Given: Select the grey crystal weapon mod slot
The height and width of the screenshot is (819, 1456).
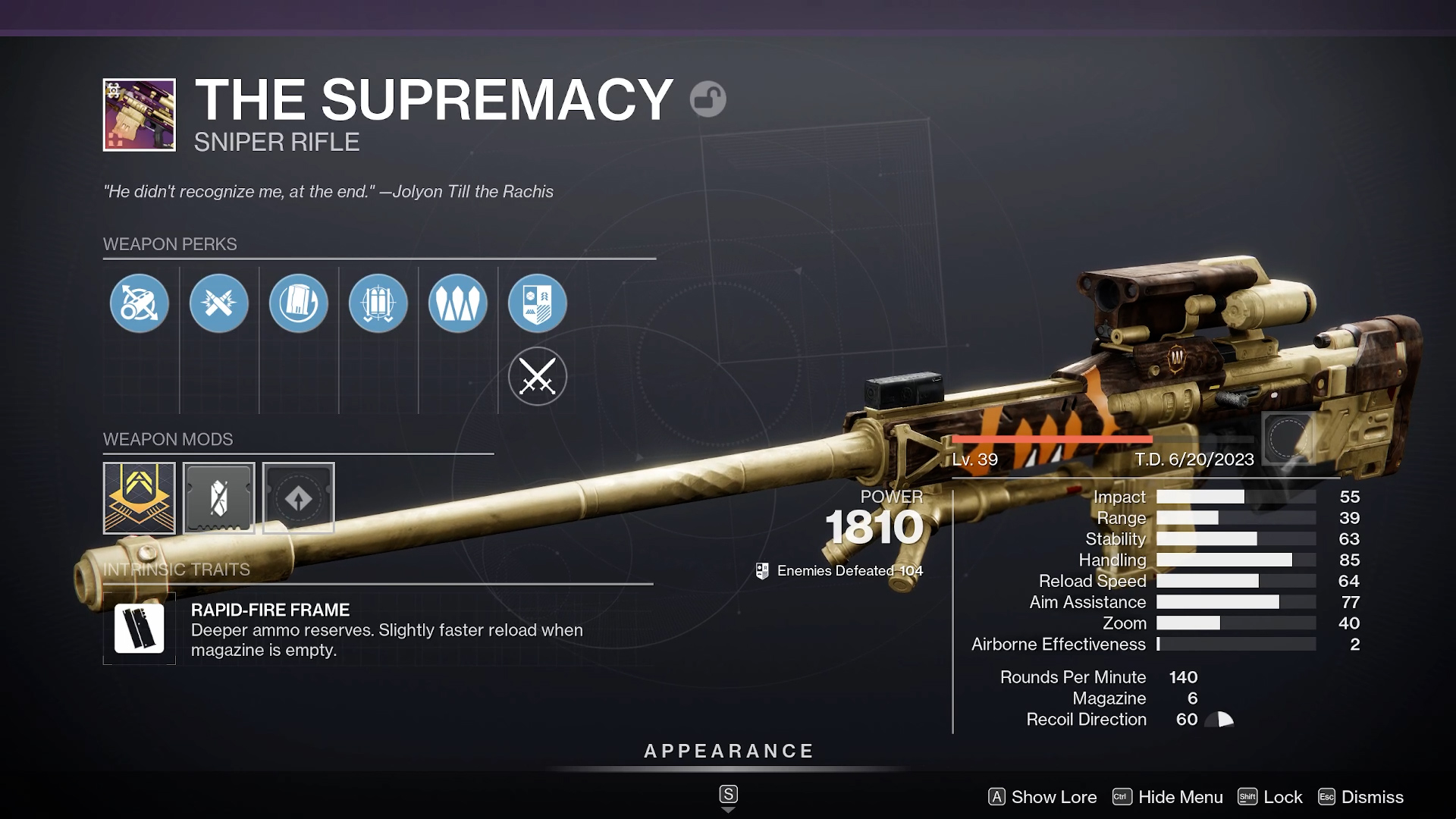Looking at the screenshot, I should coord(219,498).
